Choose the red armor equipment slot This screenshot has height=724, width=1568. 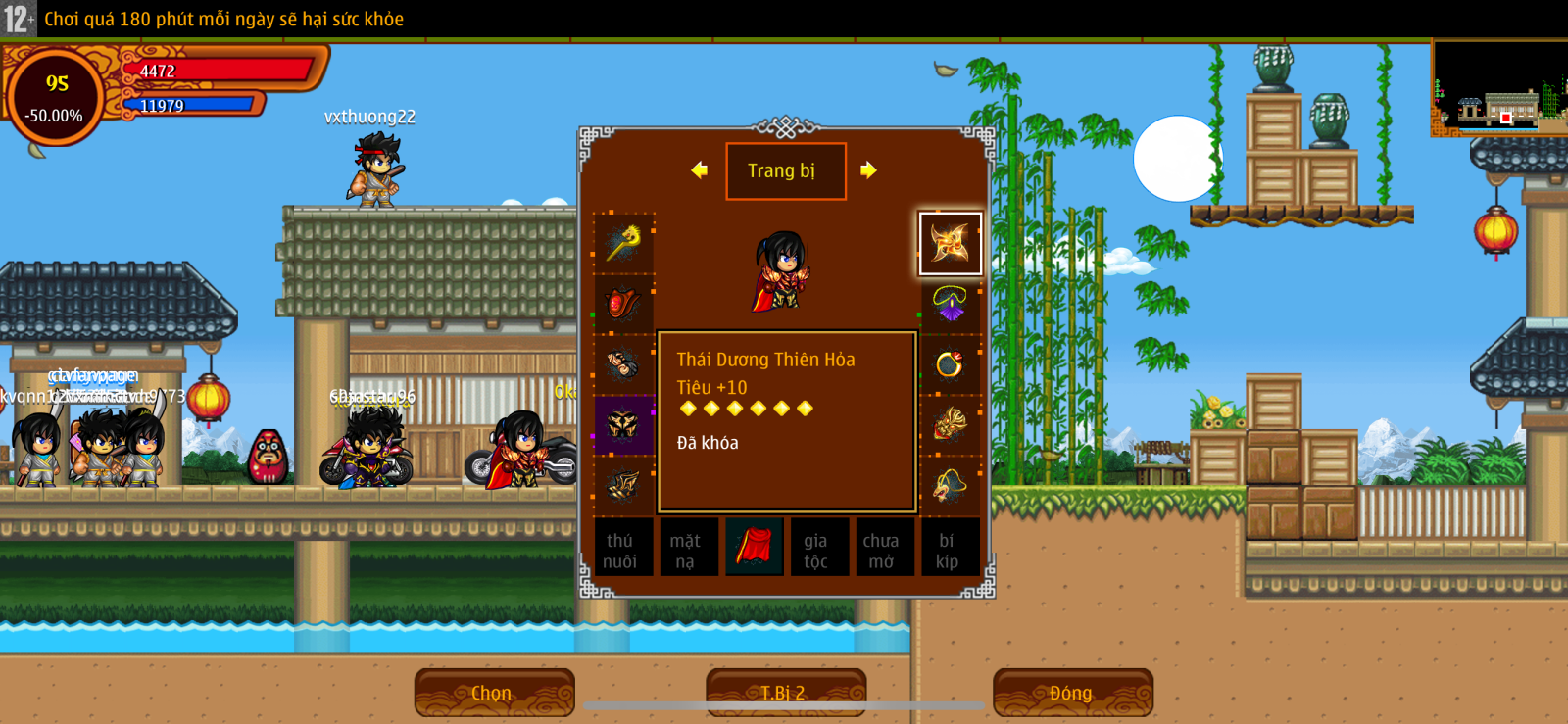click(x=623, y=304)
